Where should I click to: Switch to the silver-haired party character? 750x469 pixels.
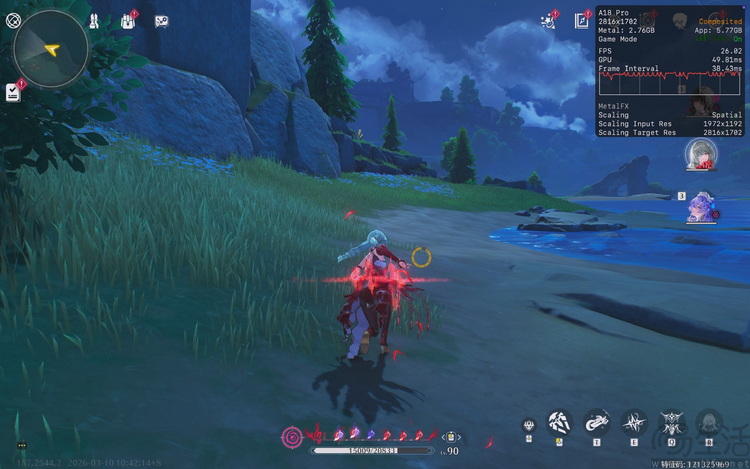701,156
